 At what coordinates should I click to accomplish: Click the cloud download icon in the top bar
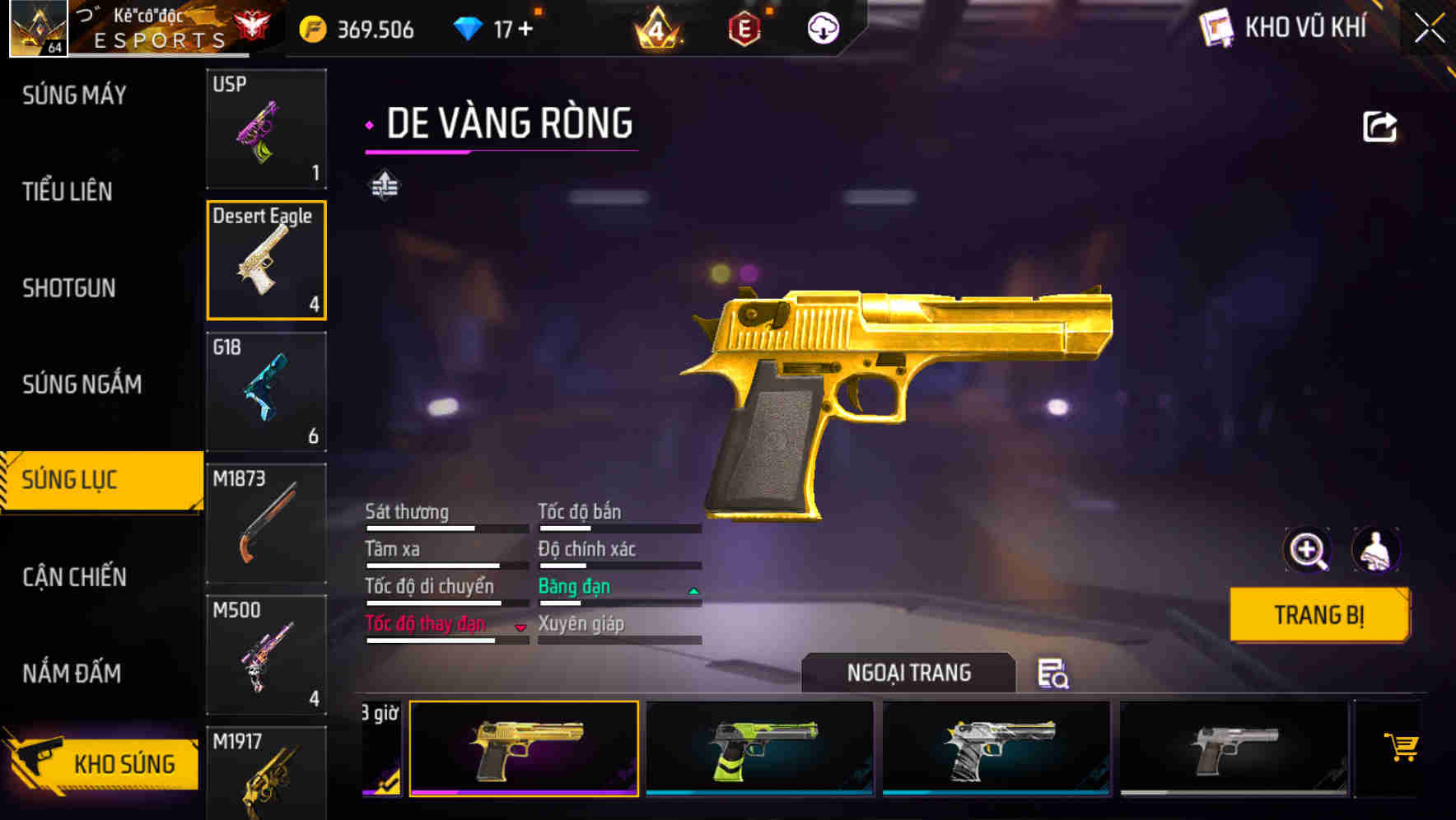[x=822, y=27]
